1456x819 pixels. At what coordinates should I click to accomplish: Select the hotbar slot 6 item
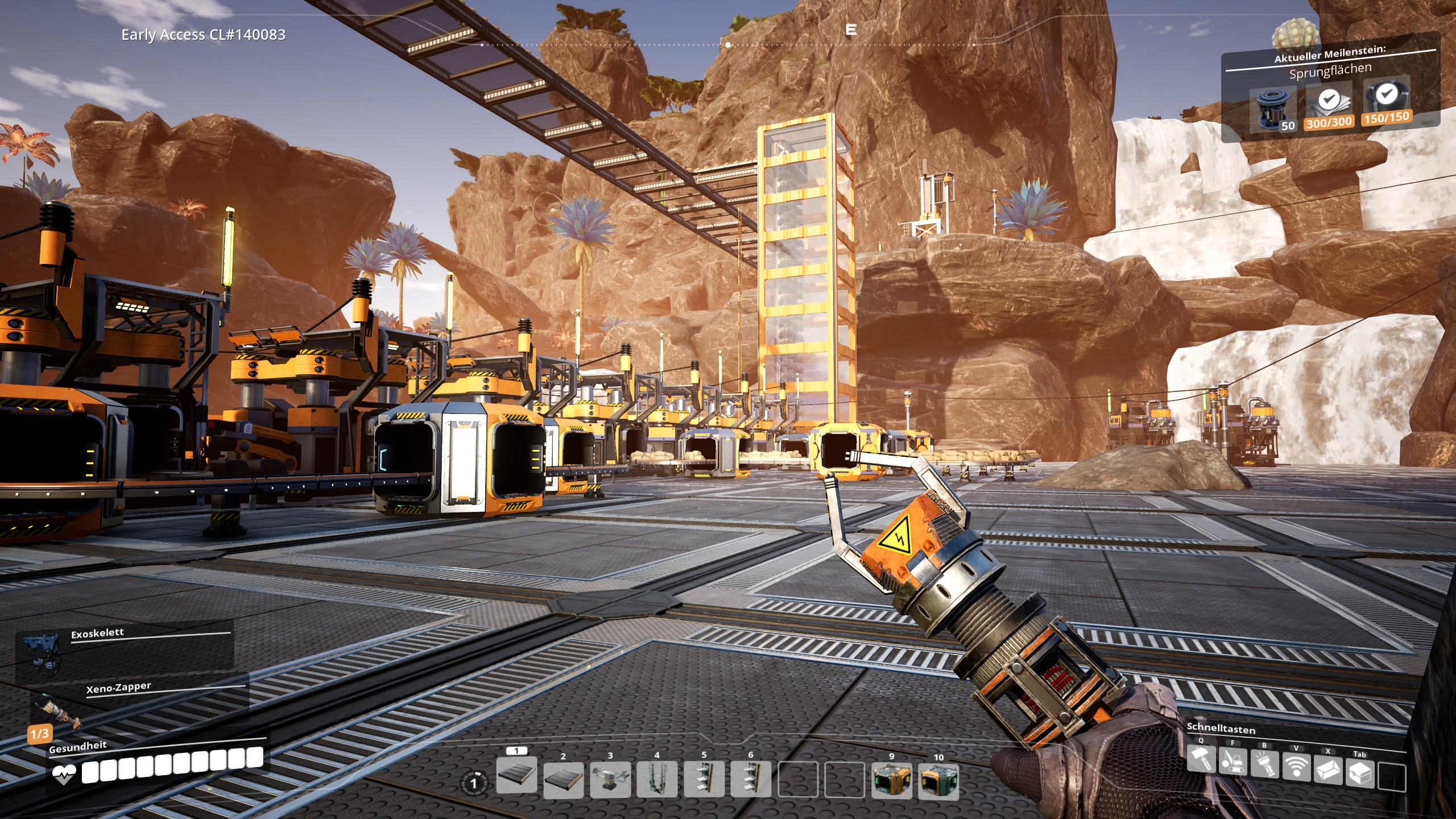(751, 780)
